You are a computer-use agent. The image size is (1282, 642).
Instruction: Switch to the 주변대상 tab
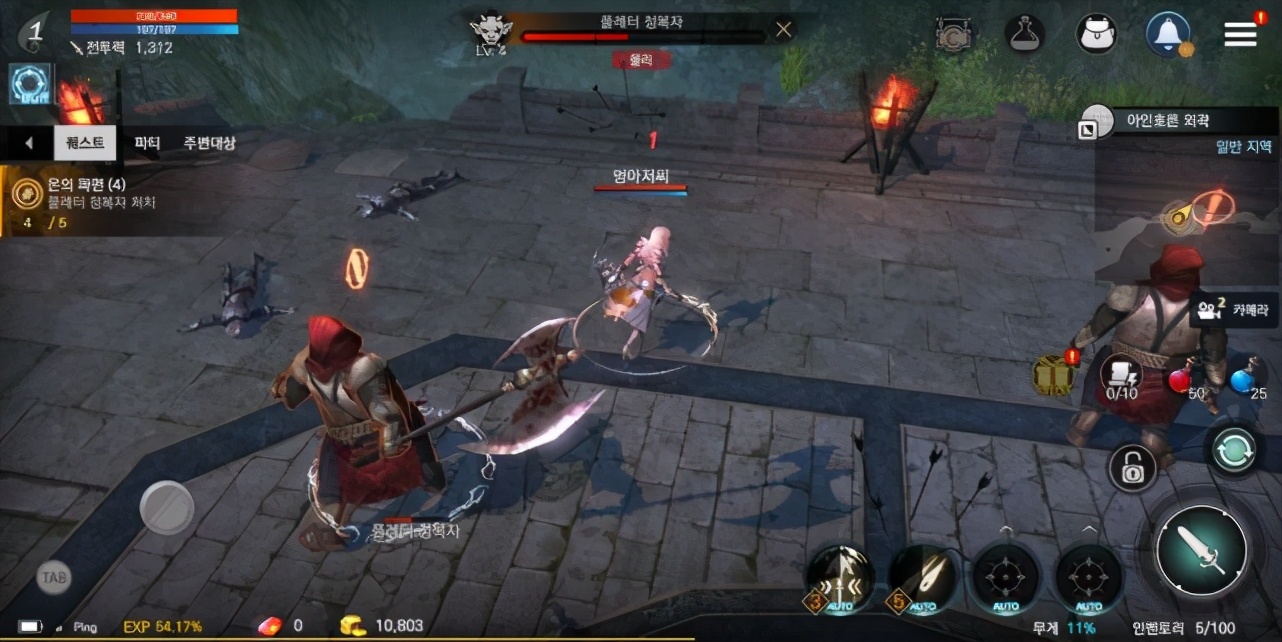pos(209,143)
